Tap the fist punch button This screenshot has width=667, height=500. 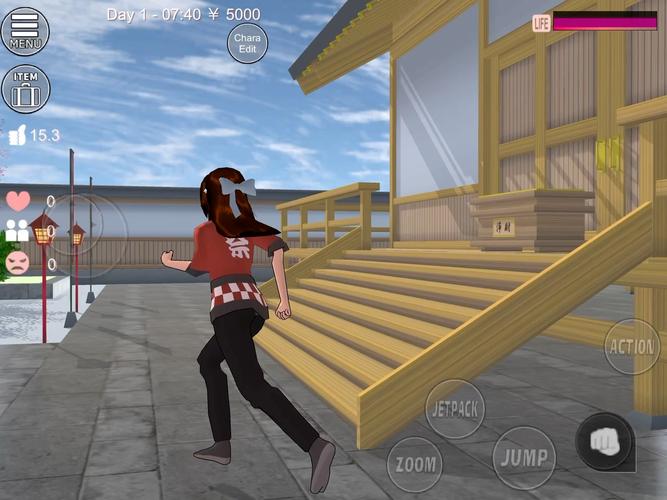604,441
